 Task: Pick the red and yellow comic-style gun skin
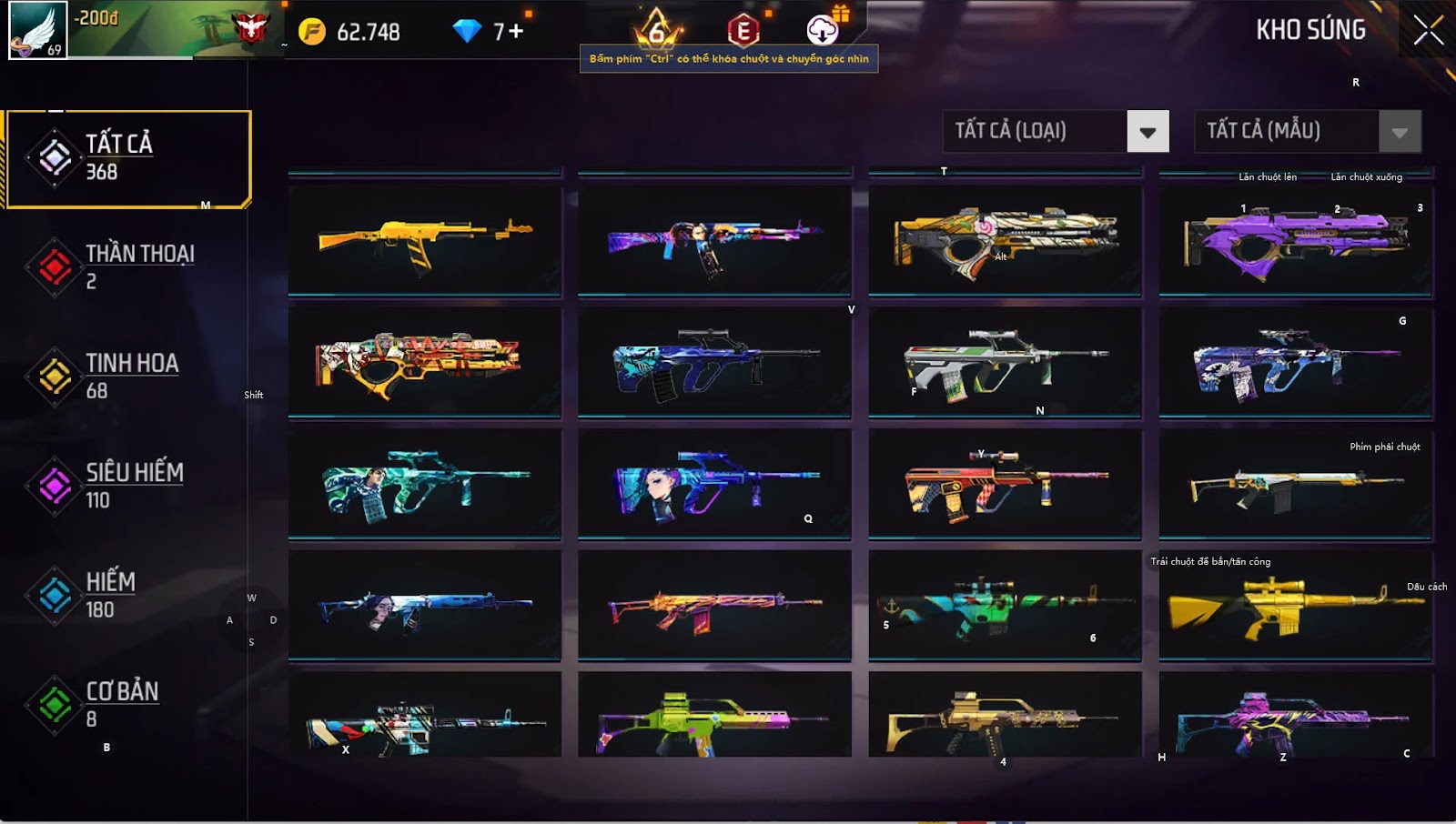pos(424,361)
